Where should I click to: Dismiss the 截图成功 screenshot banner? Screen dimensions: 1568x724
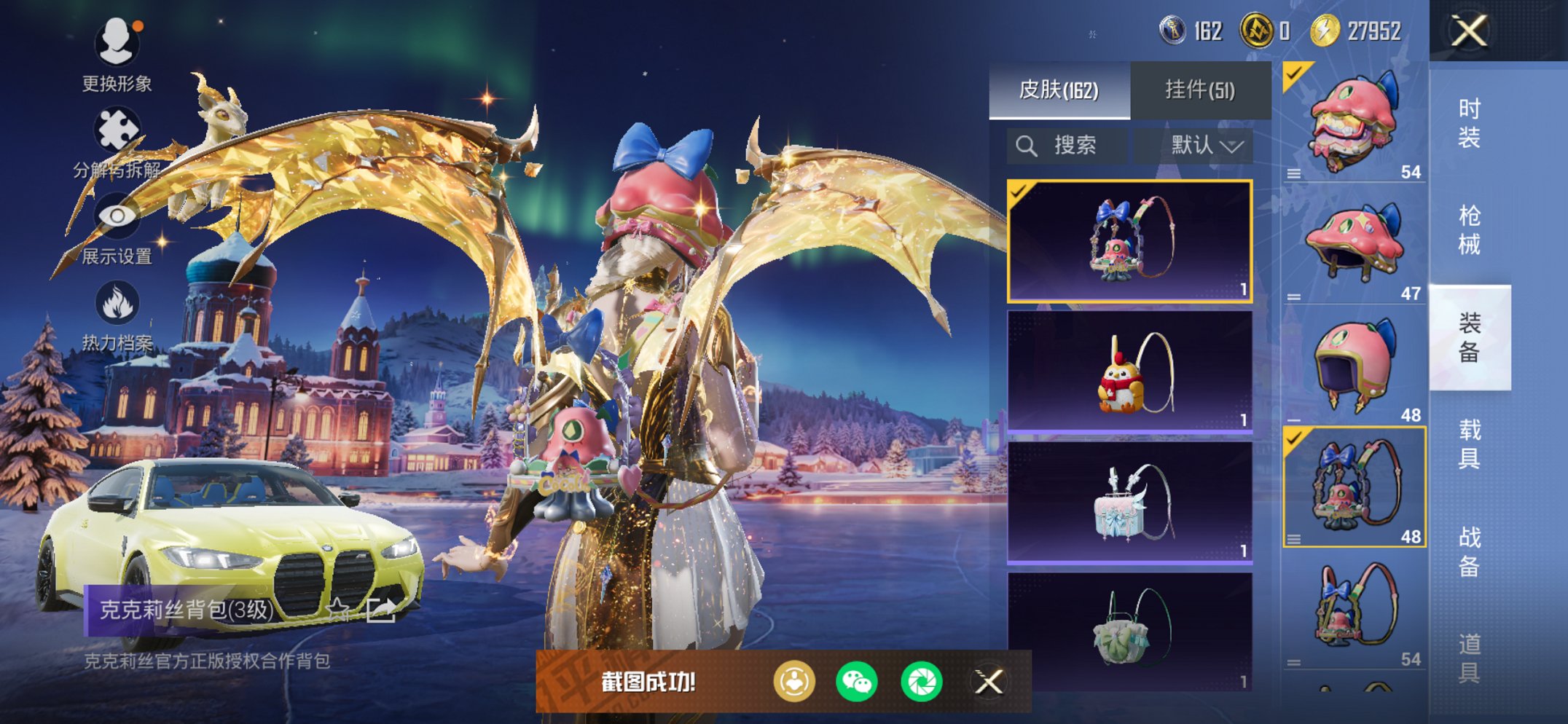[989, 682]
